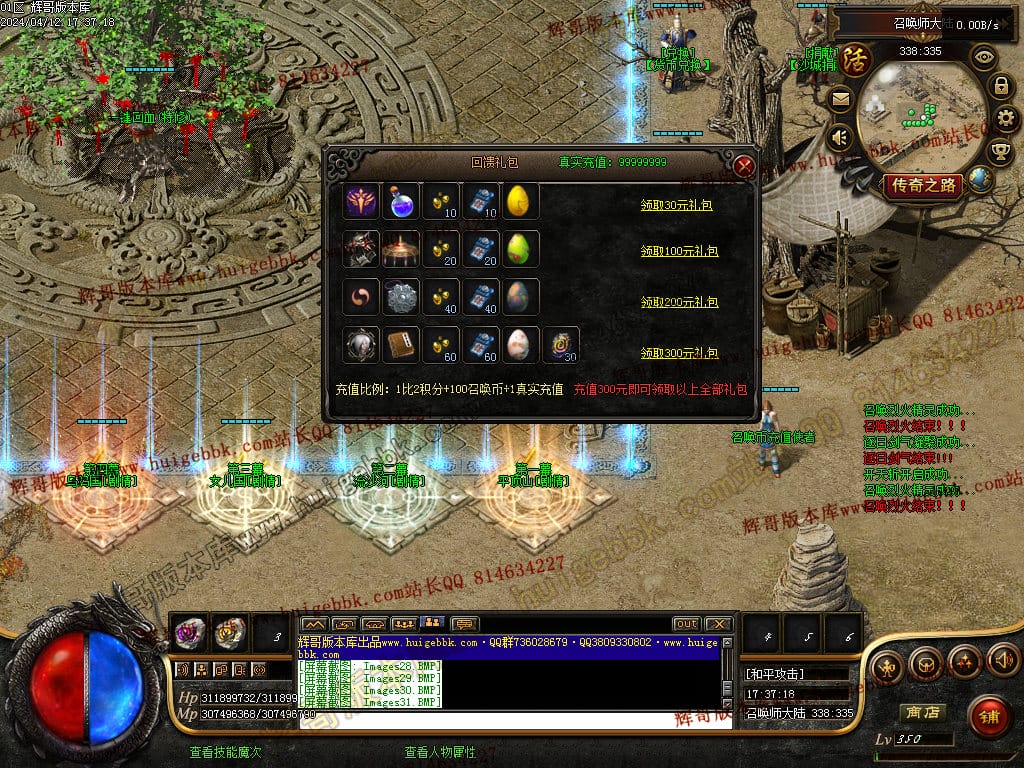The height and width of the screenshot is (768, 1024).
Task: Click the red 活 activity icon
Action: (x=856, y=60)
